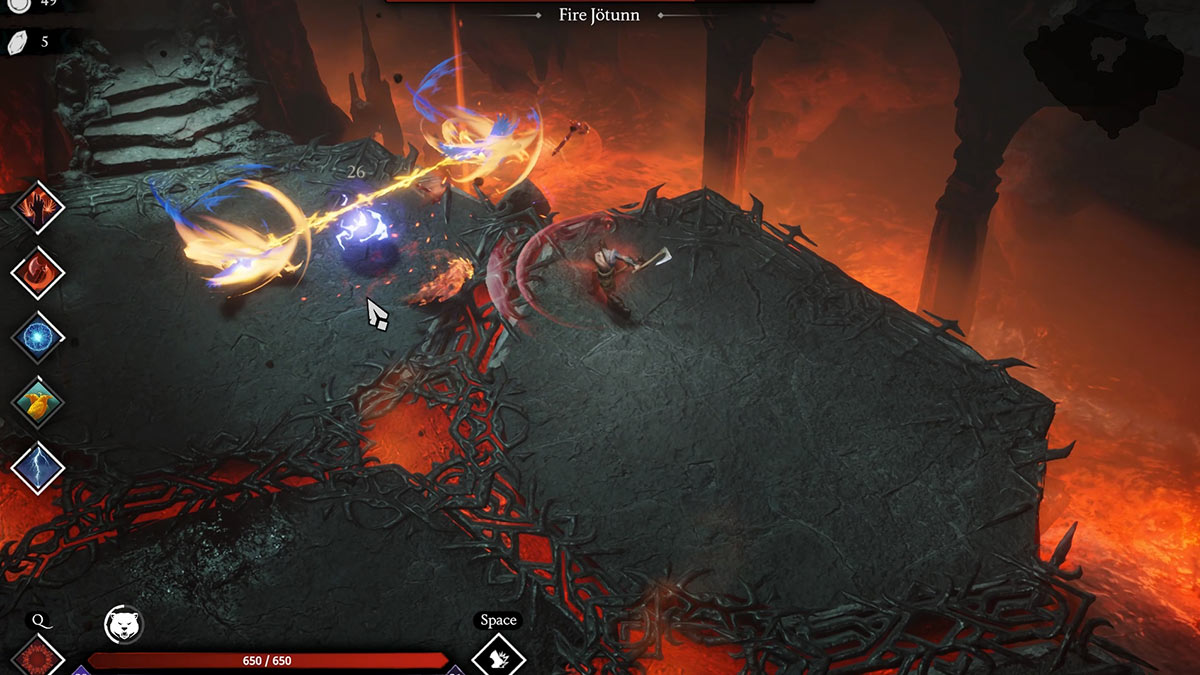Click the golden flower ability icon
This screenshot has height=675, width=1200.
[x=38, y=402]
